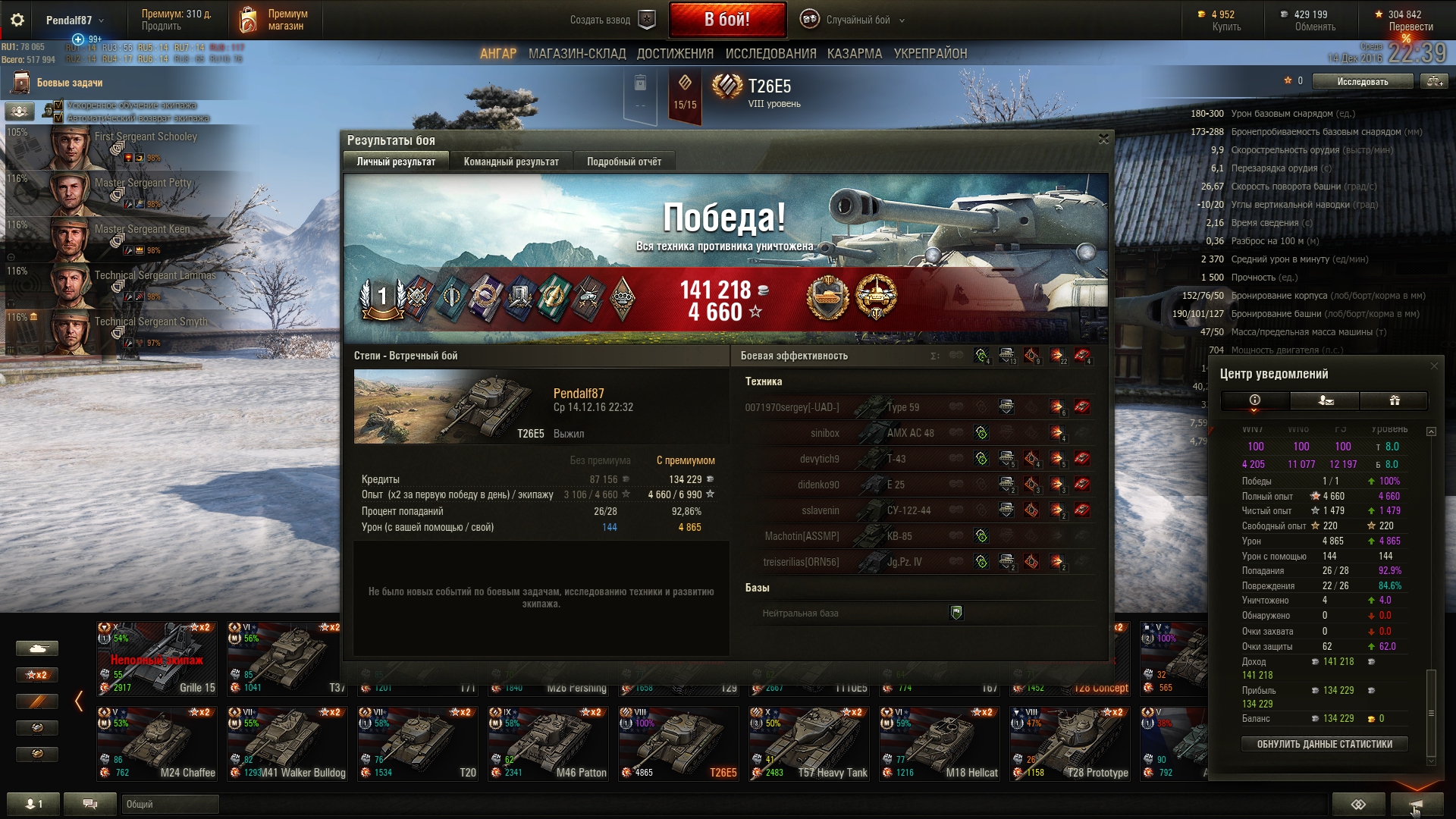Choose the T57 Heavy Tank in carousel
This screenshot has height=819, width=1456.
point(809,743)
